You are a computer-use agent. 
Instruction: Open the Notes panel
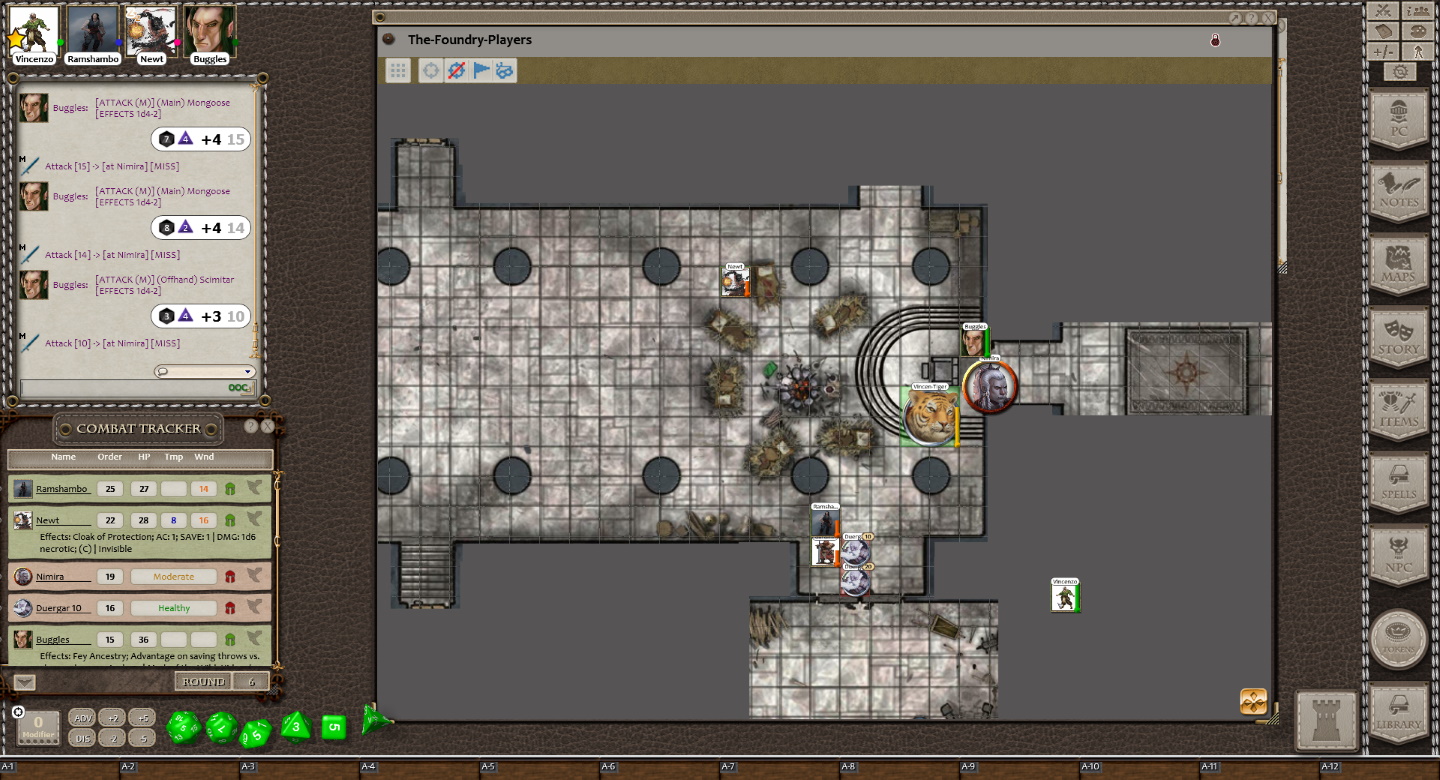pyautogui.click(x=1399, y=191)
